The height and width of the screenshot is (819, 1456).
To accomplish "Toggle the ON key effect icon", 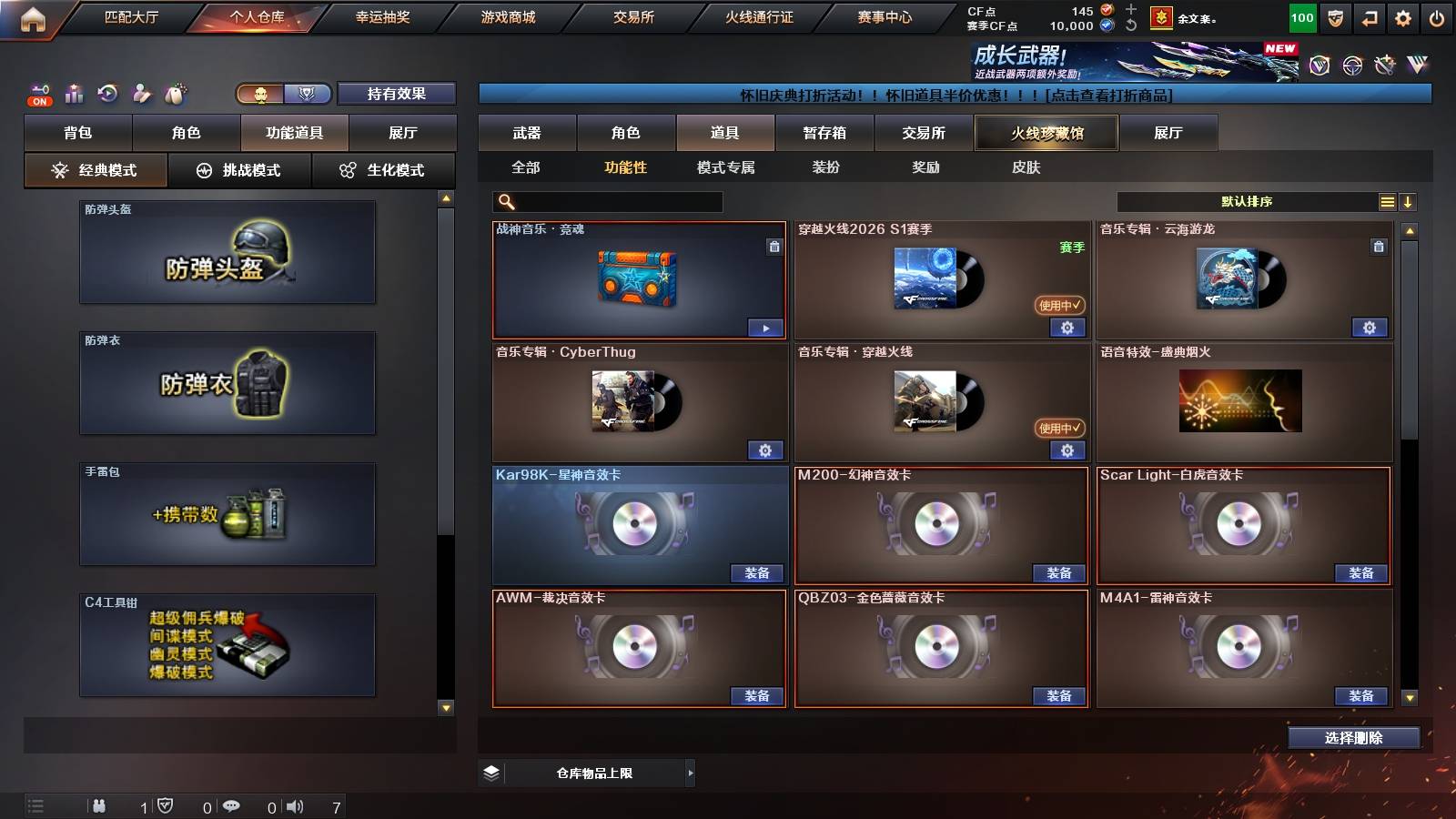I will click(38, 95).
